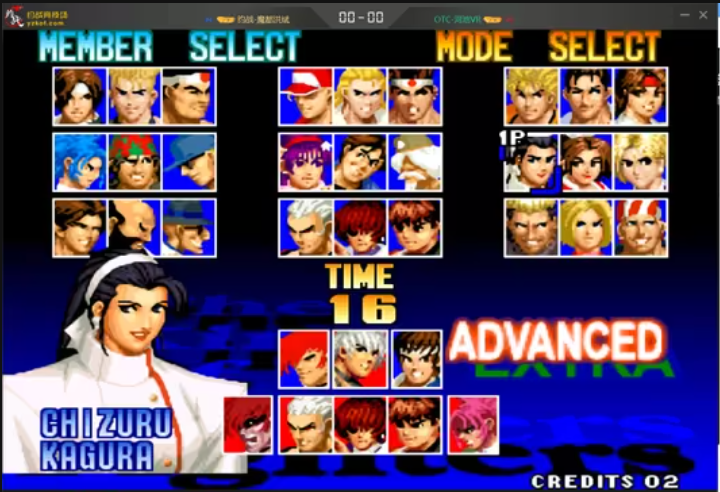
Task: Choose Billy Kane in striped bandana
Action: point(641,228)
